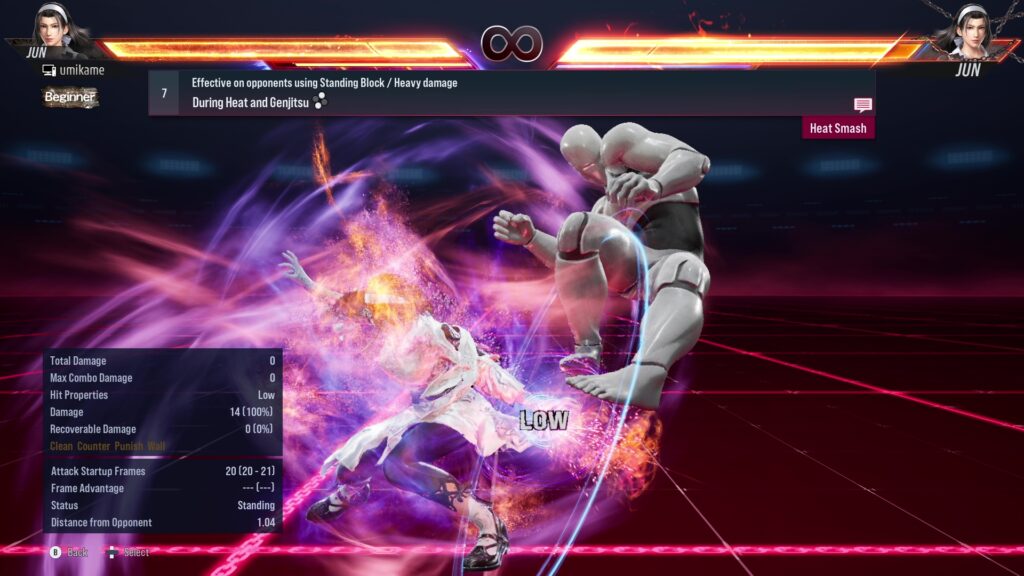Screen dimensions: 1024x576
Task: Click the Heat Smash tag
Action: pos(838,128)
